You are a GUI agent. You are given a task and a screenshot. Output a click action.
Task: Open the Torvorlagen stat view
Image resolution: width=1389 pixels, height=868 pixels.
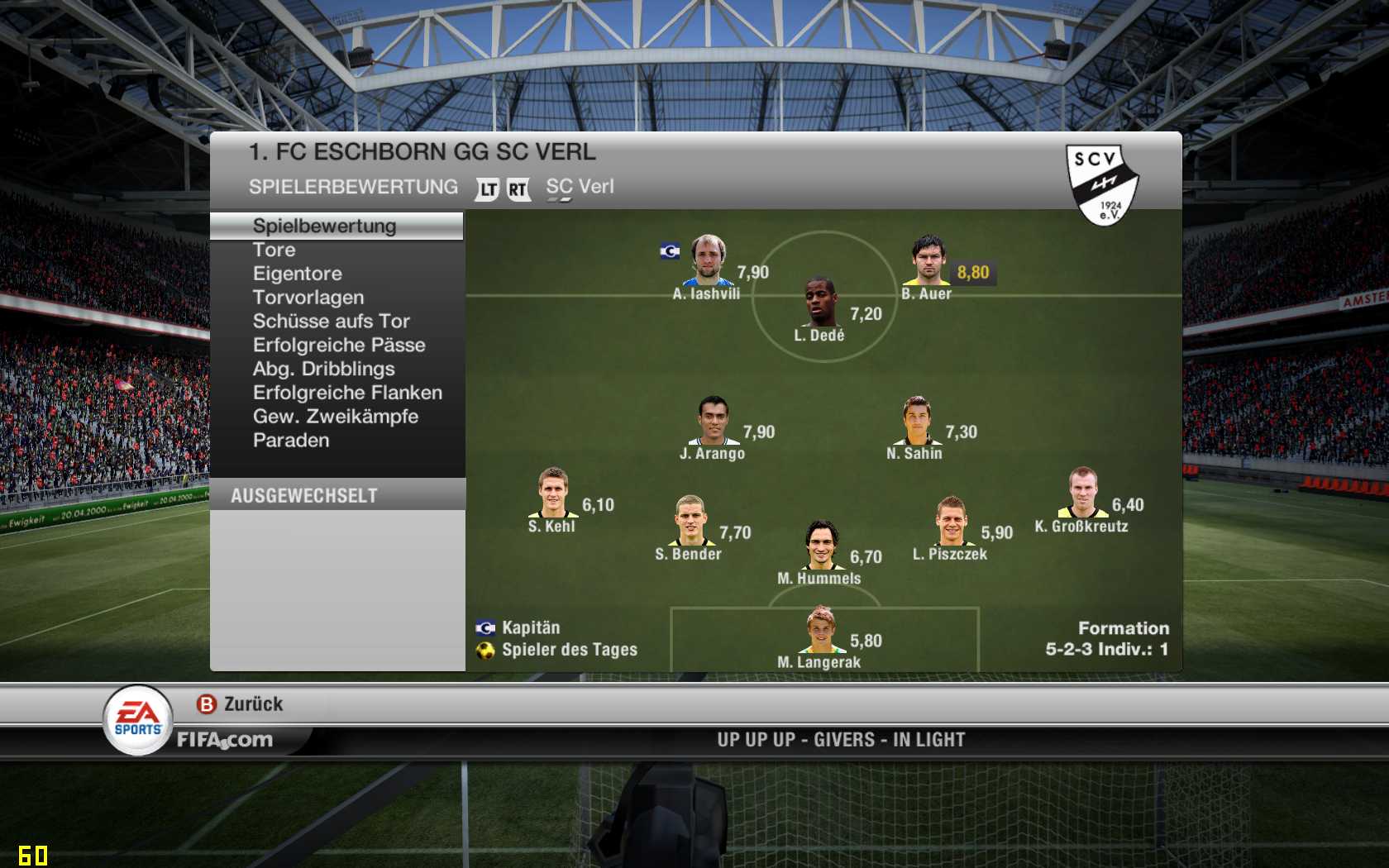[x=308, y=298]
